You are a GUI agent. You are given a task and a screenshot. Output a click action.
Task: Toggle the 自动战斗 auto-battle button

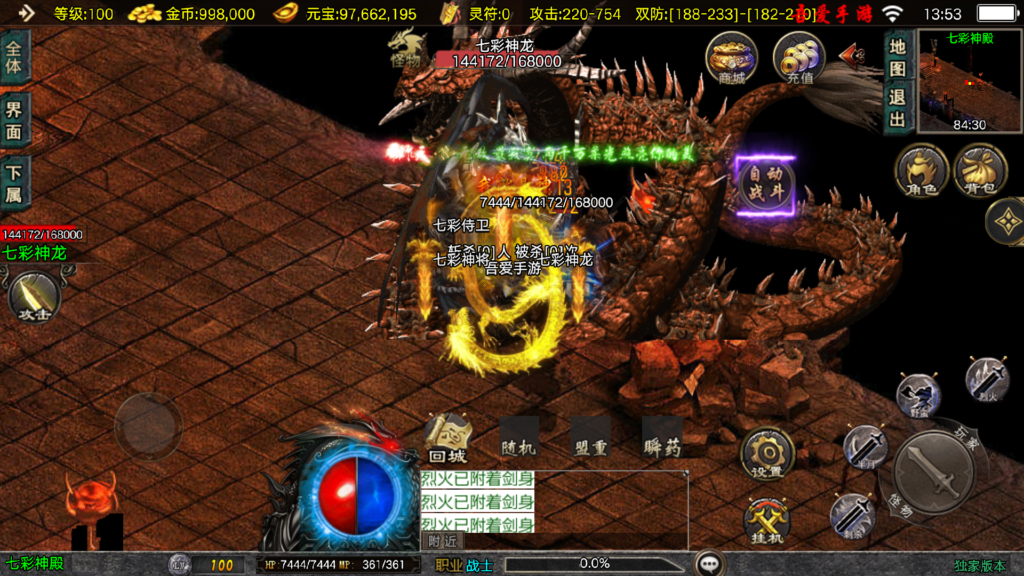766,185
